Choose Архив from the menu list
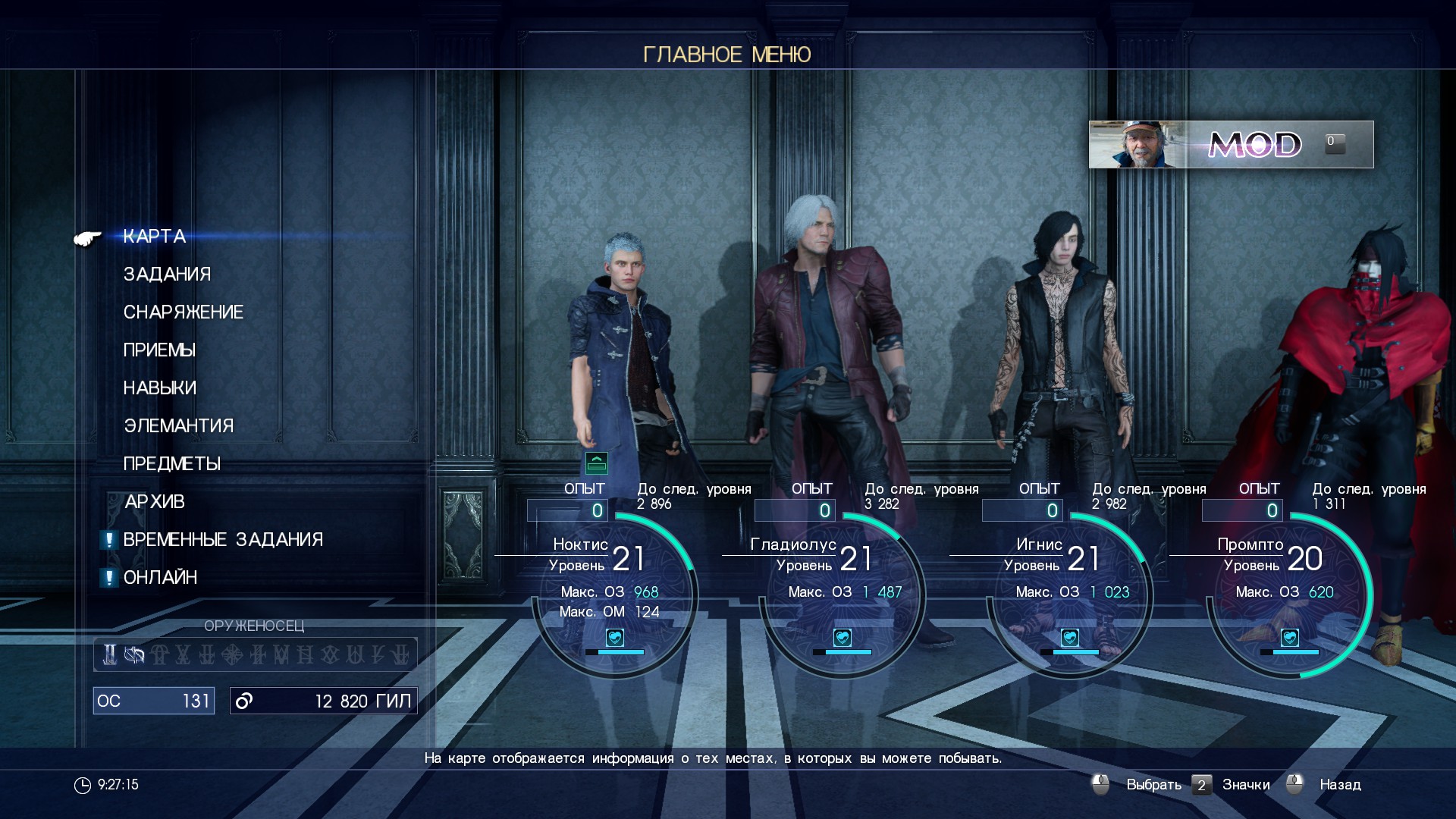 (155, 502)
